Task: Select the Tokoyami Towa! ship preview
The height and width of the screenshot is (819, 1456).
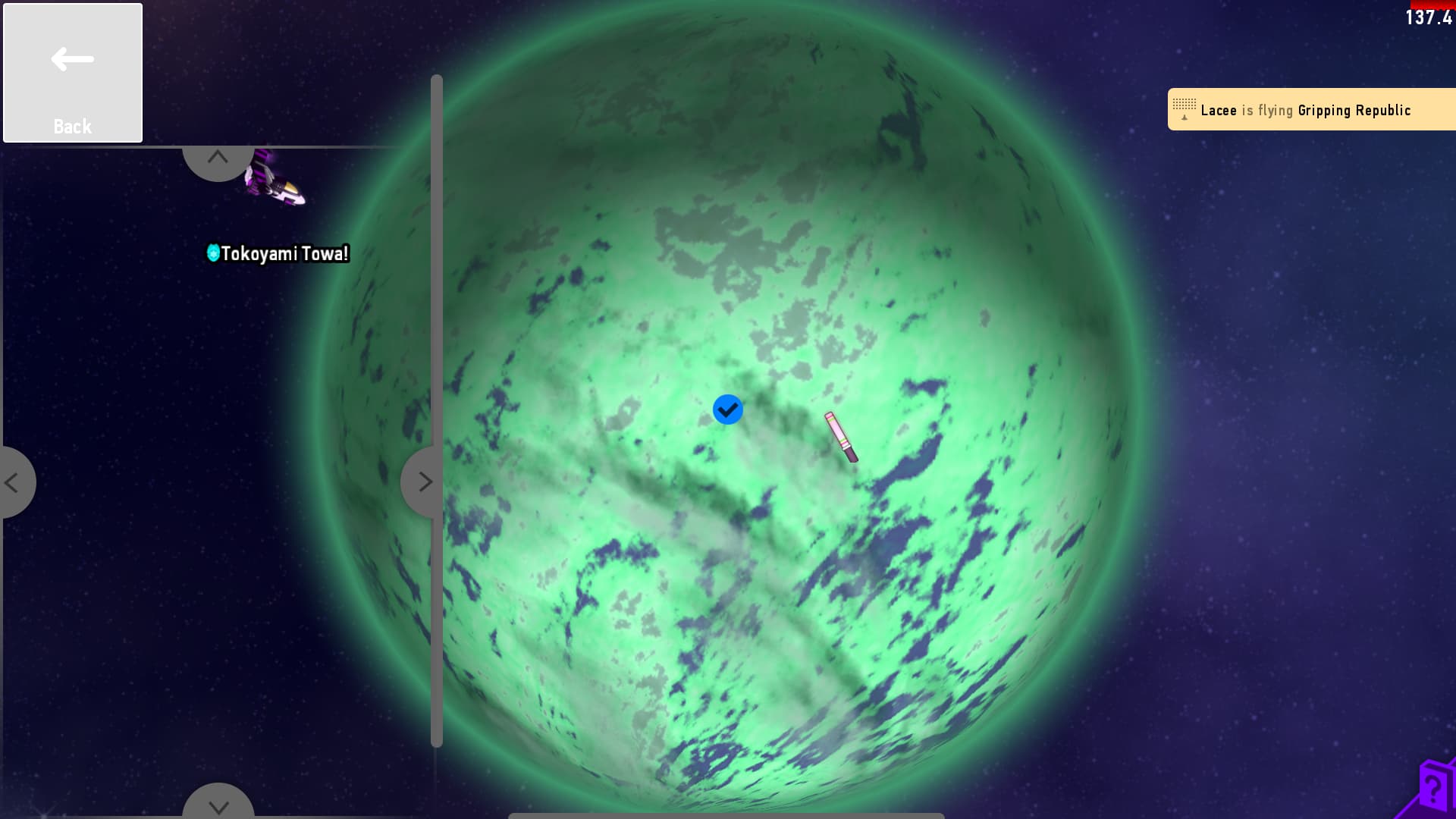Action: pyautogui.click(x=275, y=182)
